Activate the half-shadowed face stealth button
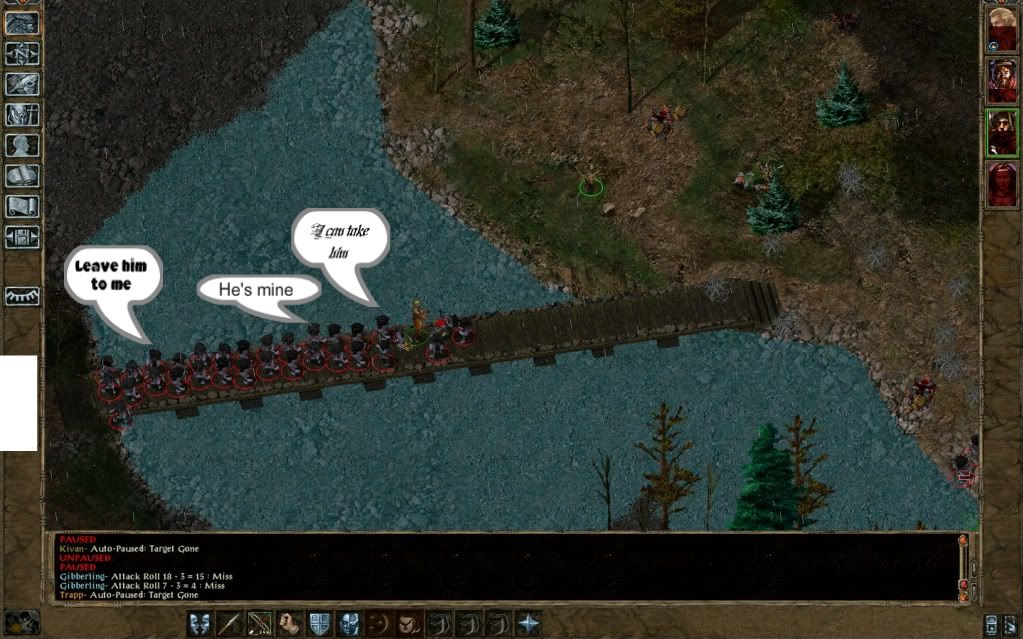The height and width of the screenshot is (639, 1023). click(349, 622)
